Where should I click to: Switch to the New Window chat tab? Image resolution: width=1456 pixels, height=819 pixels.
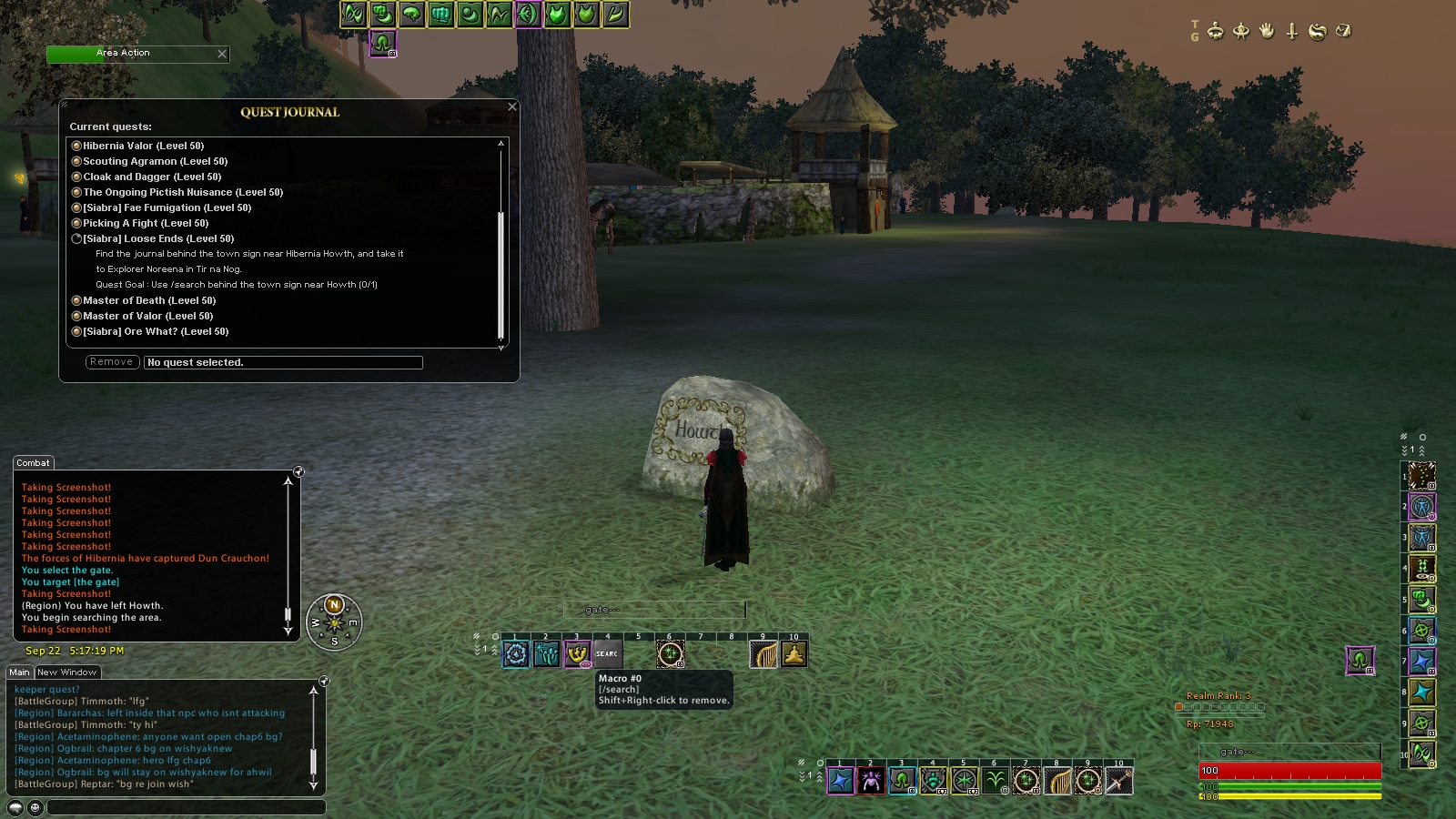point(67,672)
